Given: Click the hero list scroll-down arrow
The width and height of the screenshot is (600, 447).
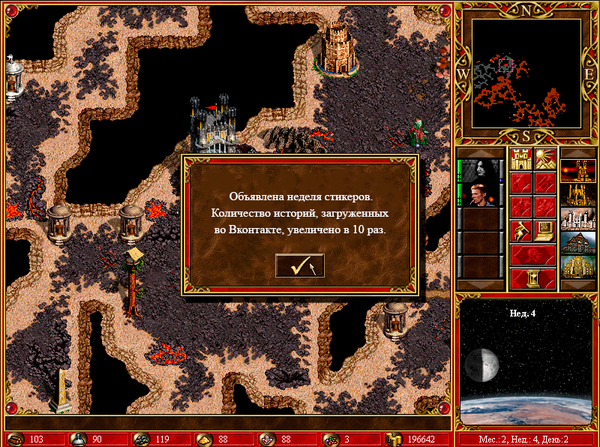Looking at the screenshot, I should pyautogui.click(x=482, y=285).
